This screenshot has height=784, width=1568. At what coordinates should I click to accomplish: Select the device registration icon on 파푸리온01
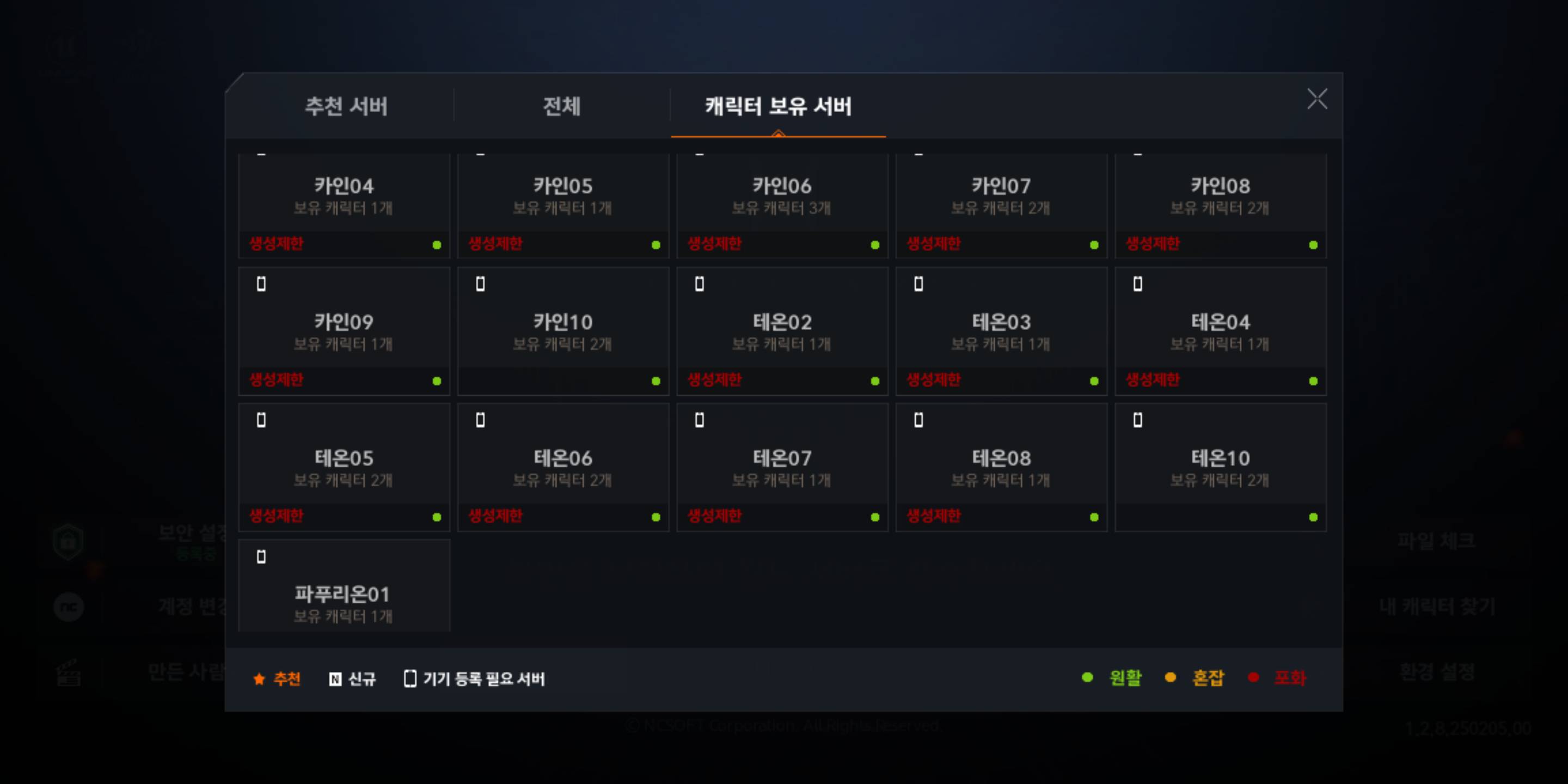[x=262, y=556]
